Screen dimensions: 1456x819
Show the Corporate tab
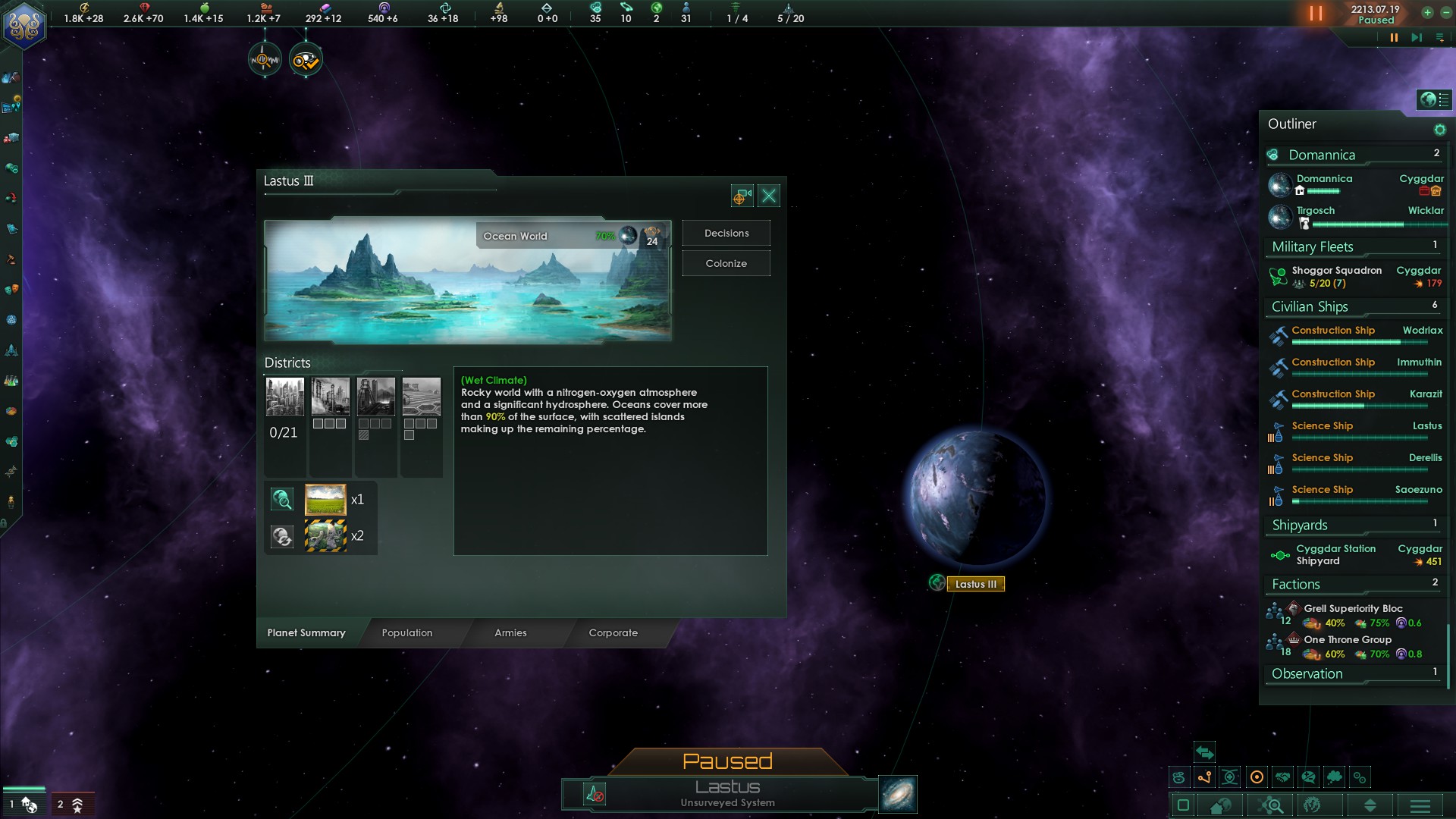[613, 632]
